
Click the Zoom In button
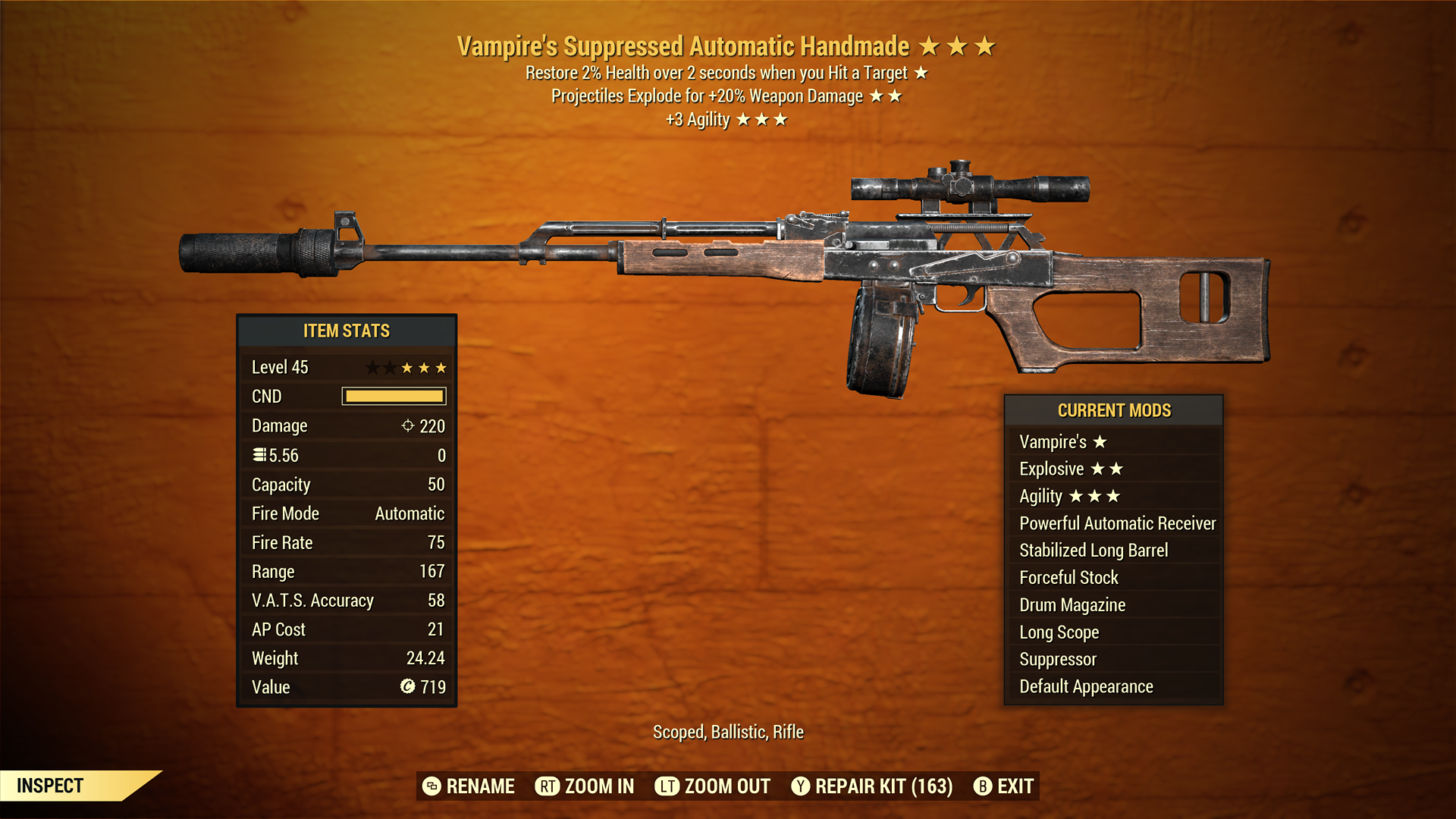coord(585,786)
